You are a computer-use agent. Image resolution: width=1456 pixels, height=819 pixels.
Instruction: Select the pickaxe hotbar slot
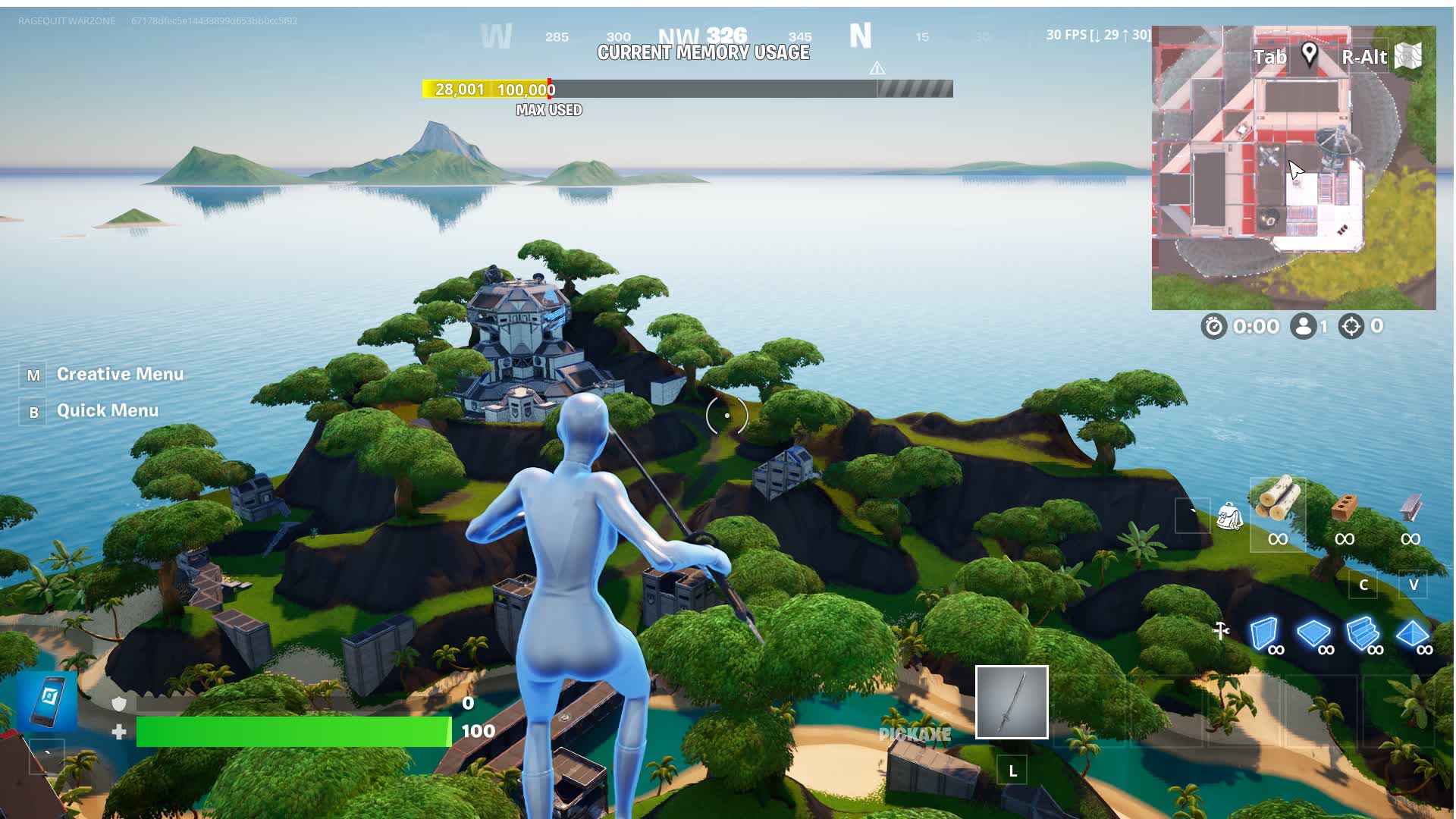coord(1012,702)
